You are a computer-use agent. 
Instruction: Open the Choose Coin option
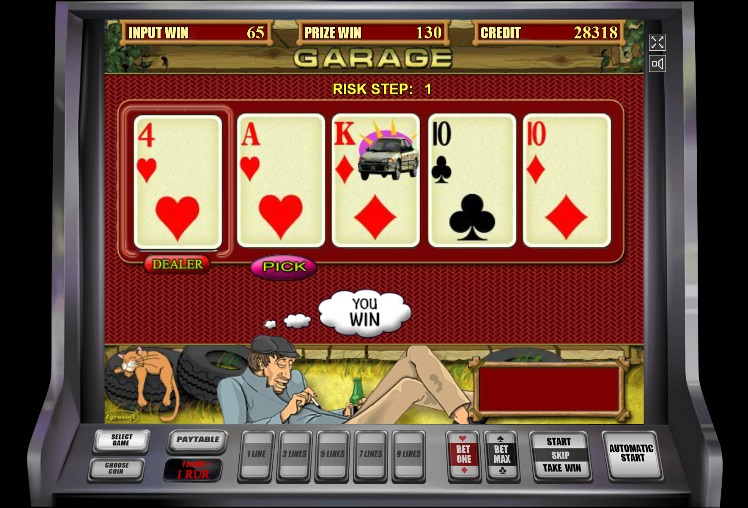point(116,467)
